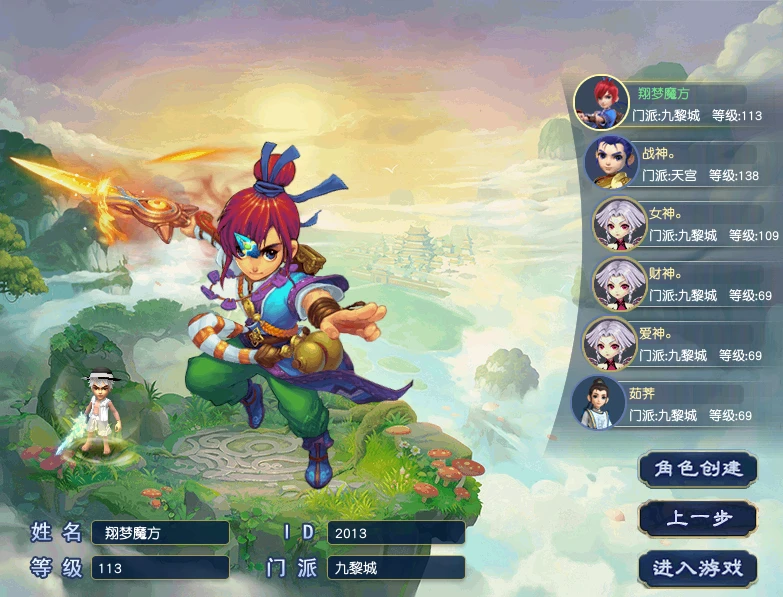Go back with the 上一步 button
This screenshot has height=597, width=783.
[697, 518]
